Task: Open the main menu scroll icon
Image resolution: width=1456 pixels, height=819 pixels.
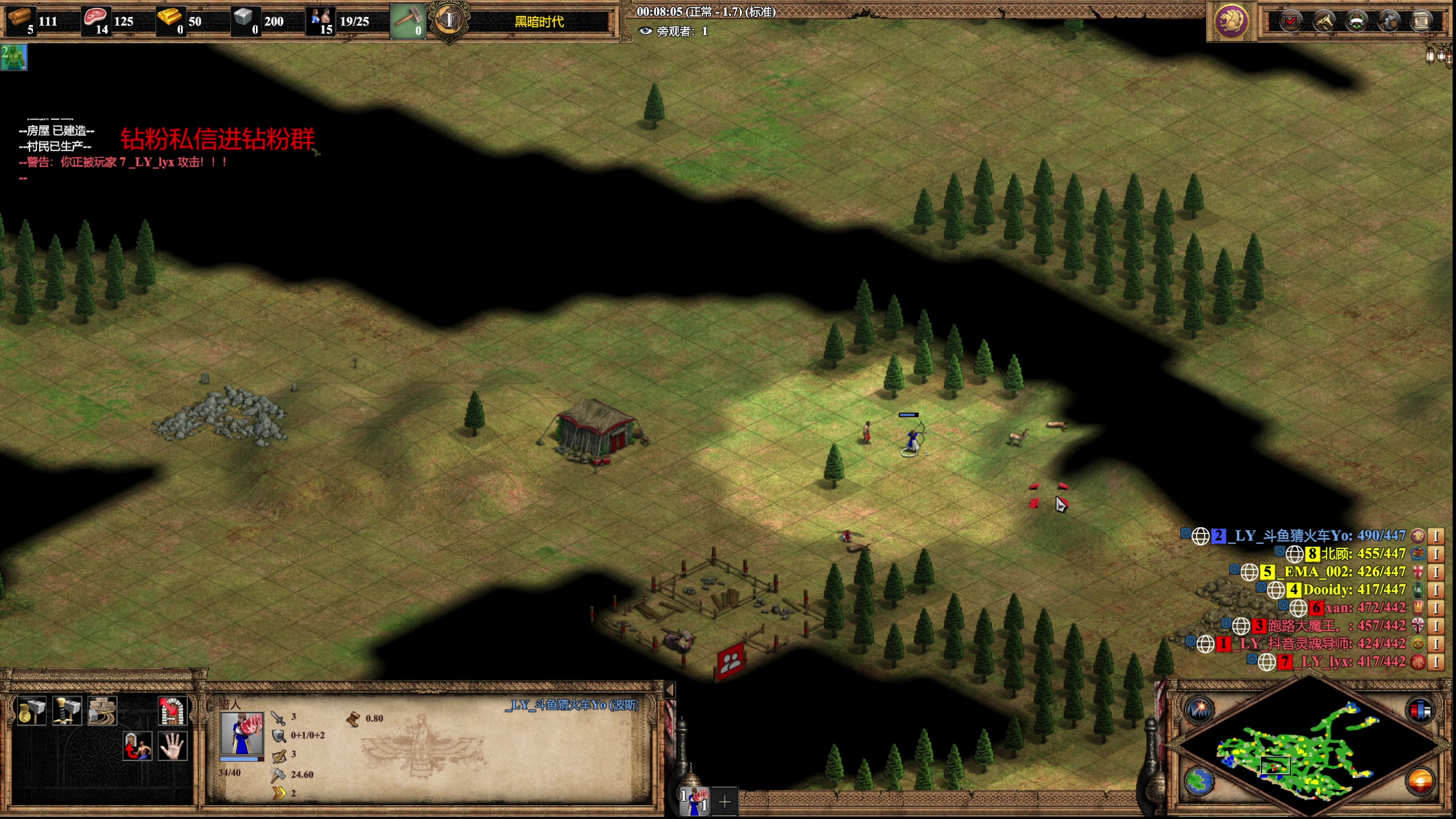Action: tap(1422, 22)
